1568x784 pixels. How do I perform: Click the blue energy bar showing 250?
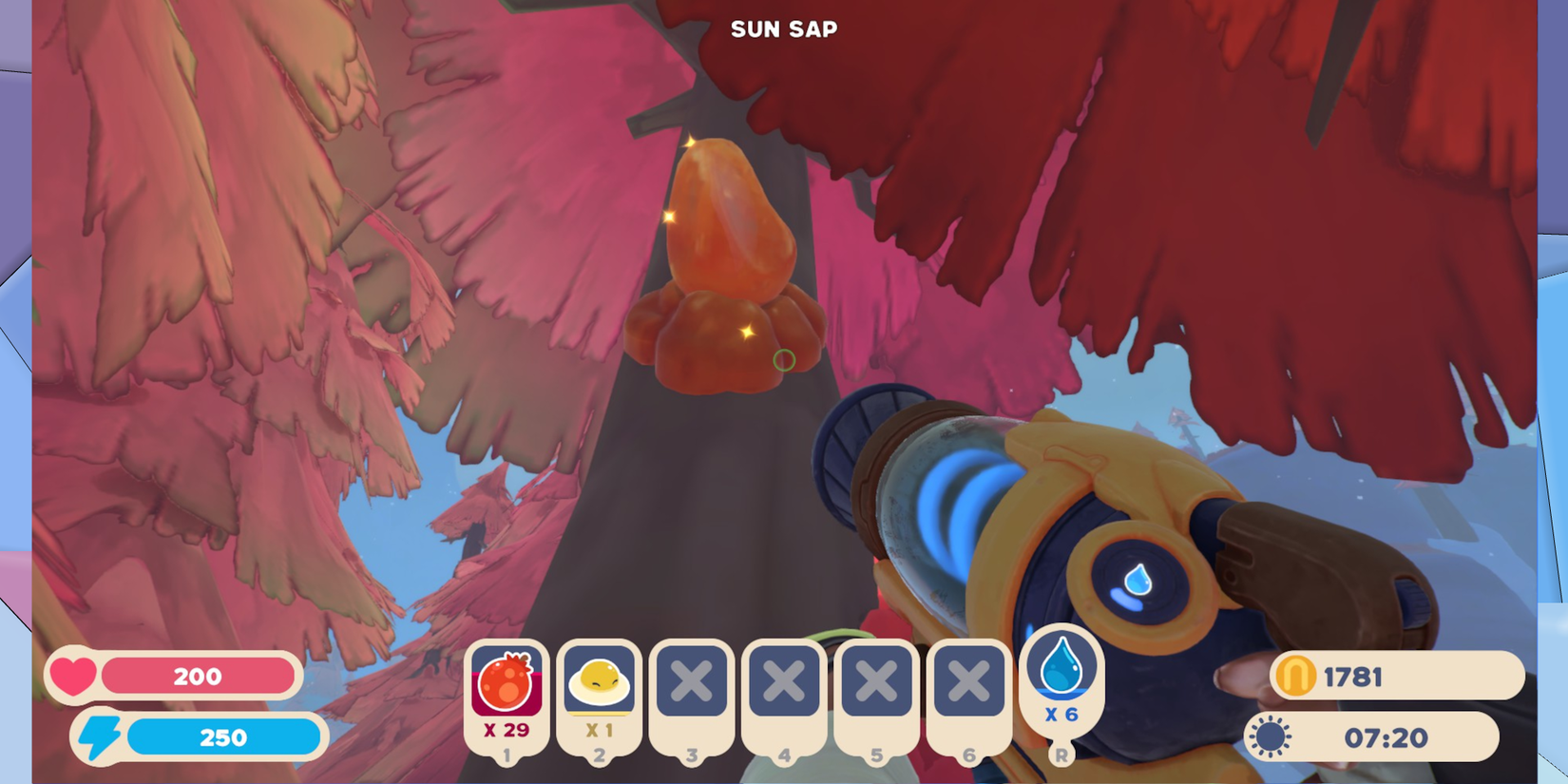coord(223,736)
